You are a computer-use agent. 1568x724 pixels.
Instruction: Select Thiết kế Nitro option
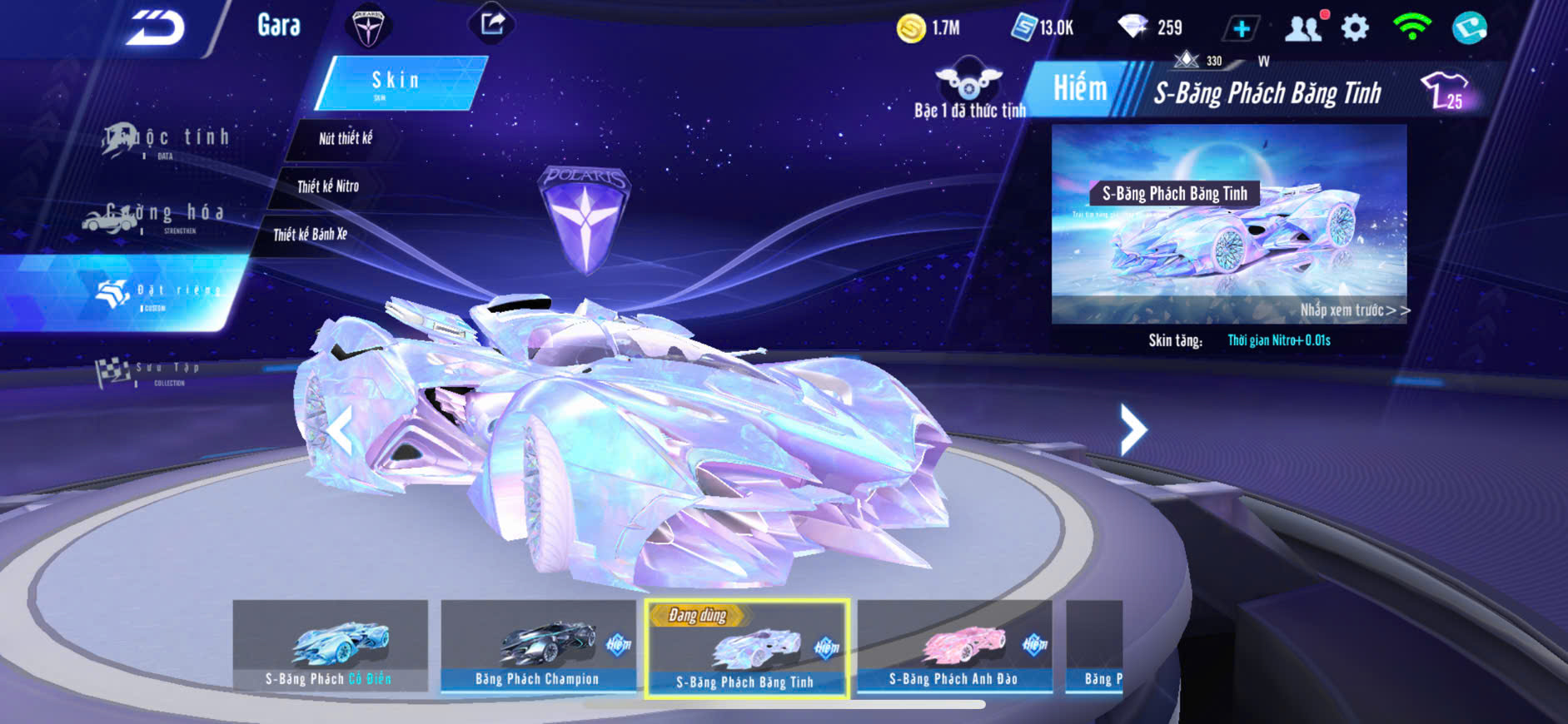coord(328,186)
